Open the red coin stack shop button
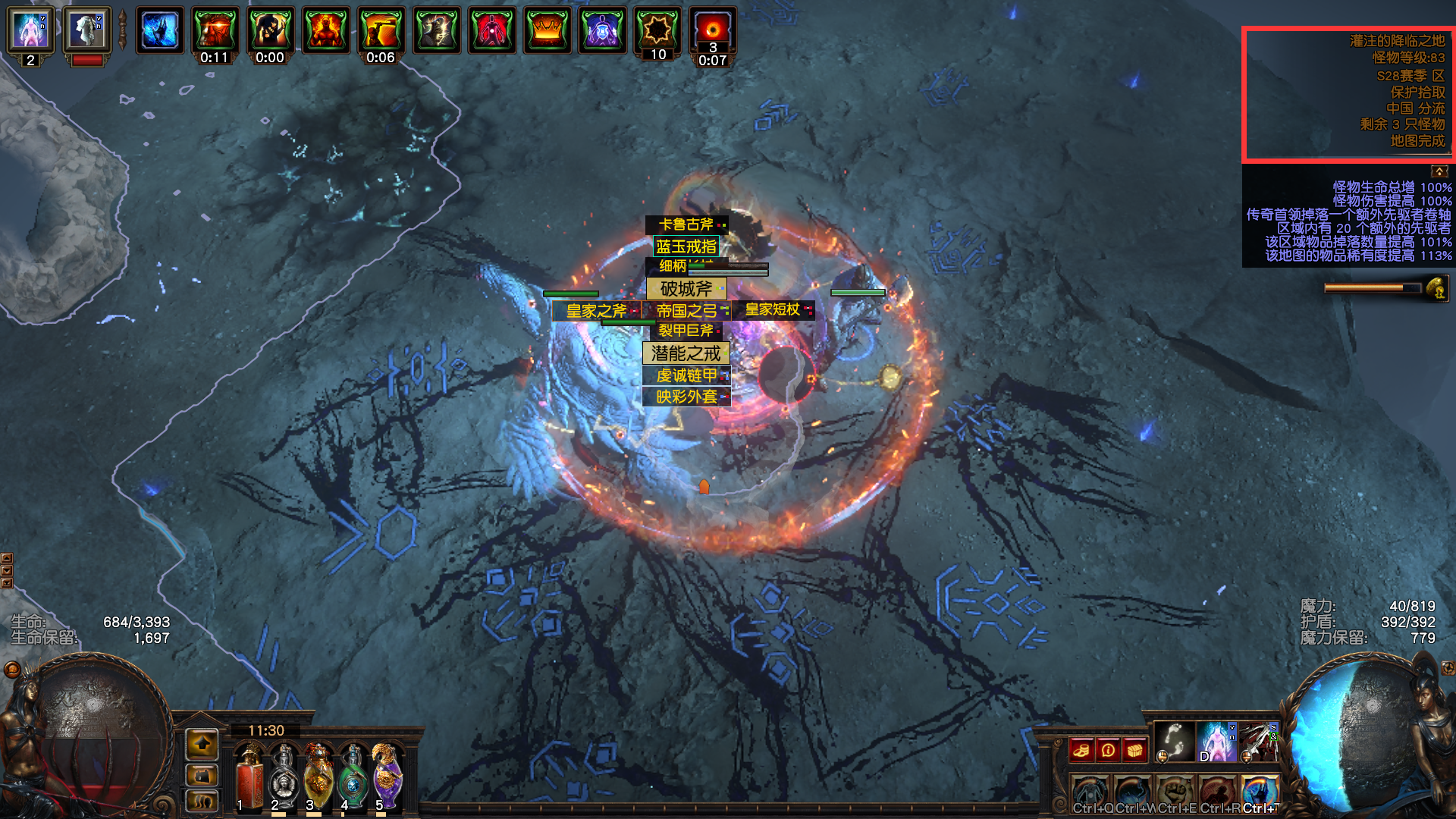1456x819 pixels. [1081, 750]
